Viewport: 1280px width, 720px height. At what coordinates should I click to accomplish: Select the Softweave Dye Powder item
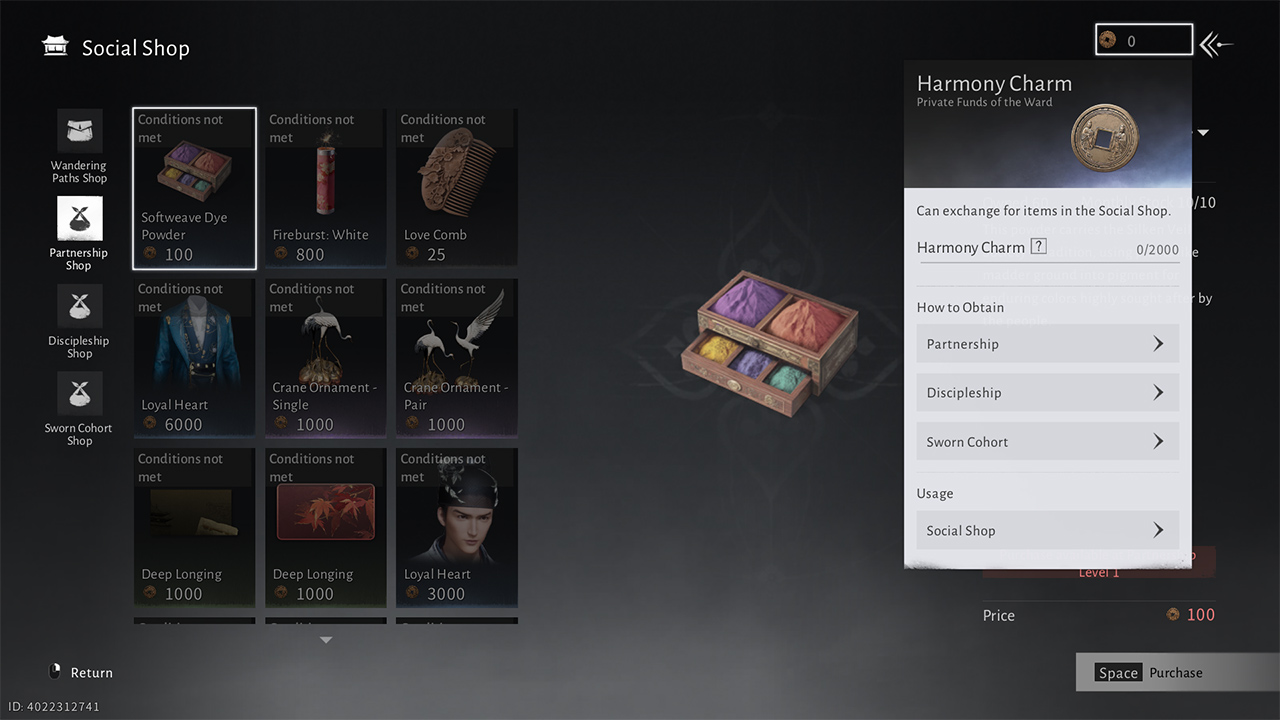click(193, 188)
